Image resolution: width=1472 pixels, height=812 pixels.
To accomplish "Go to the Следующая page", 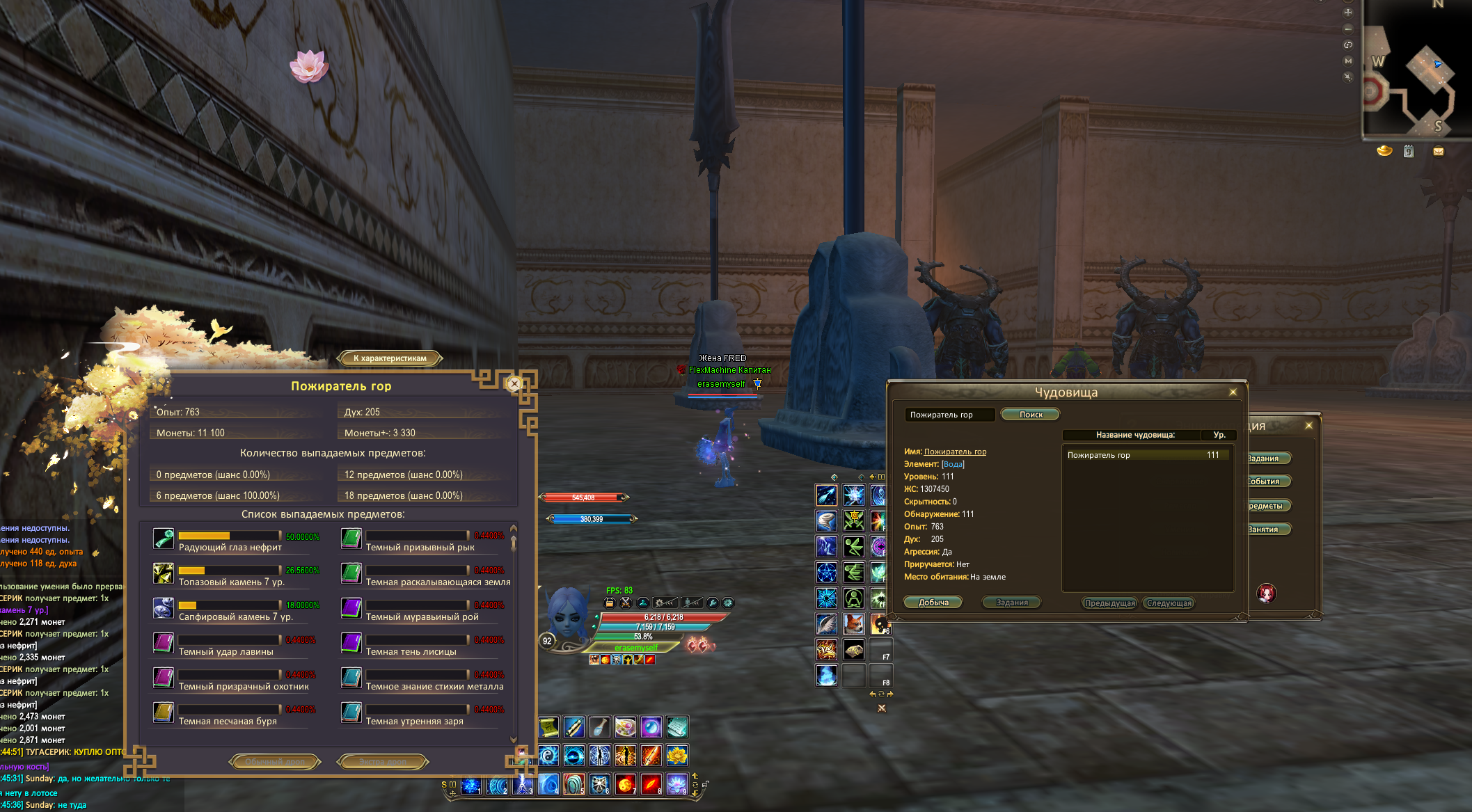I will click(1169, 603).
